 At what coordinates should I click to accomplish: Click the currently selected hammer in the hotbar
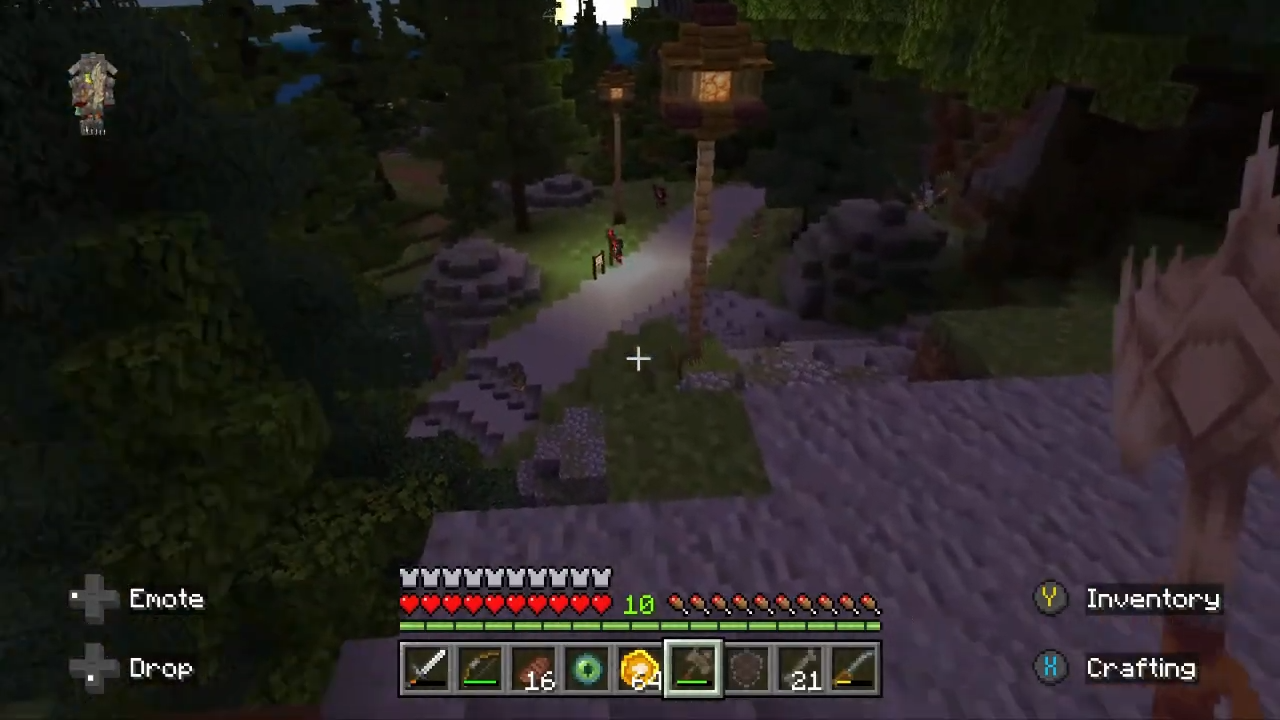tap(694, 670)
